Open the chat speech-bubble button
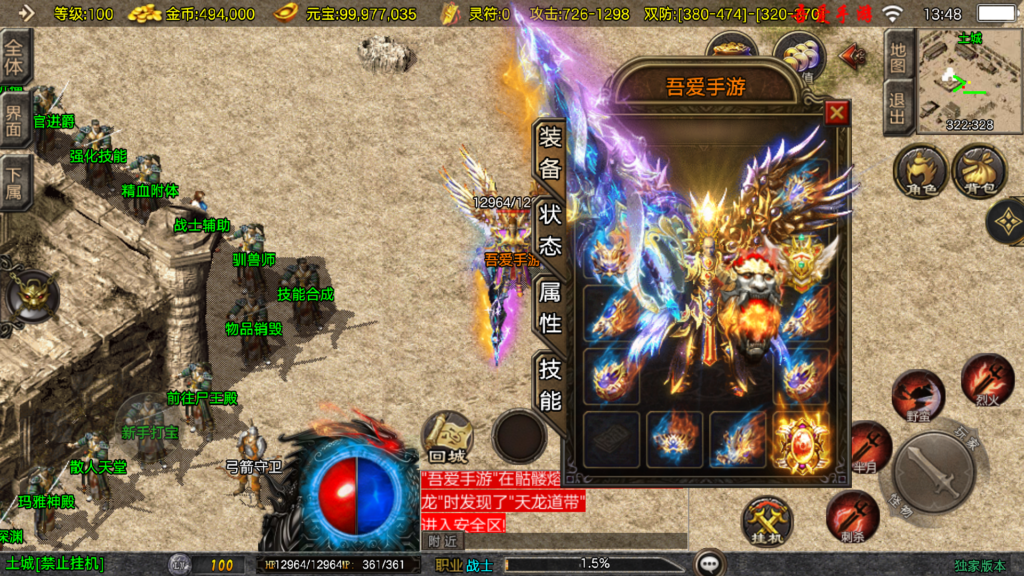The height and width of the screenshot is (576, 1024). pos(710,564)
